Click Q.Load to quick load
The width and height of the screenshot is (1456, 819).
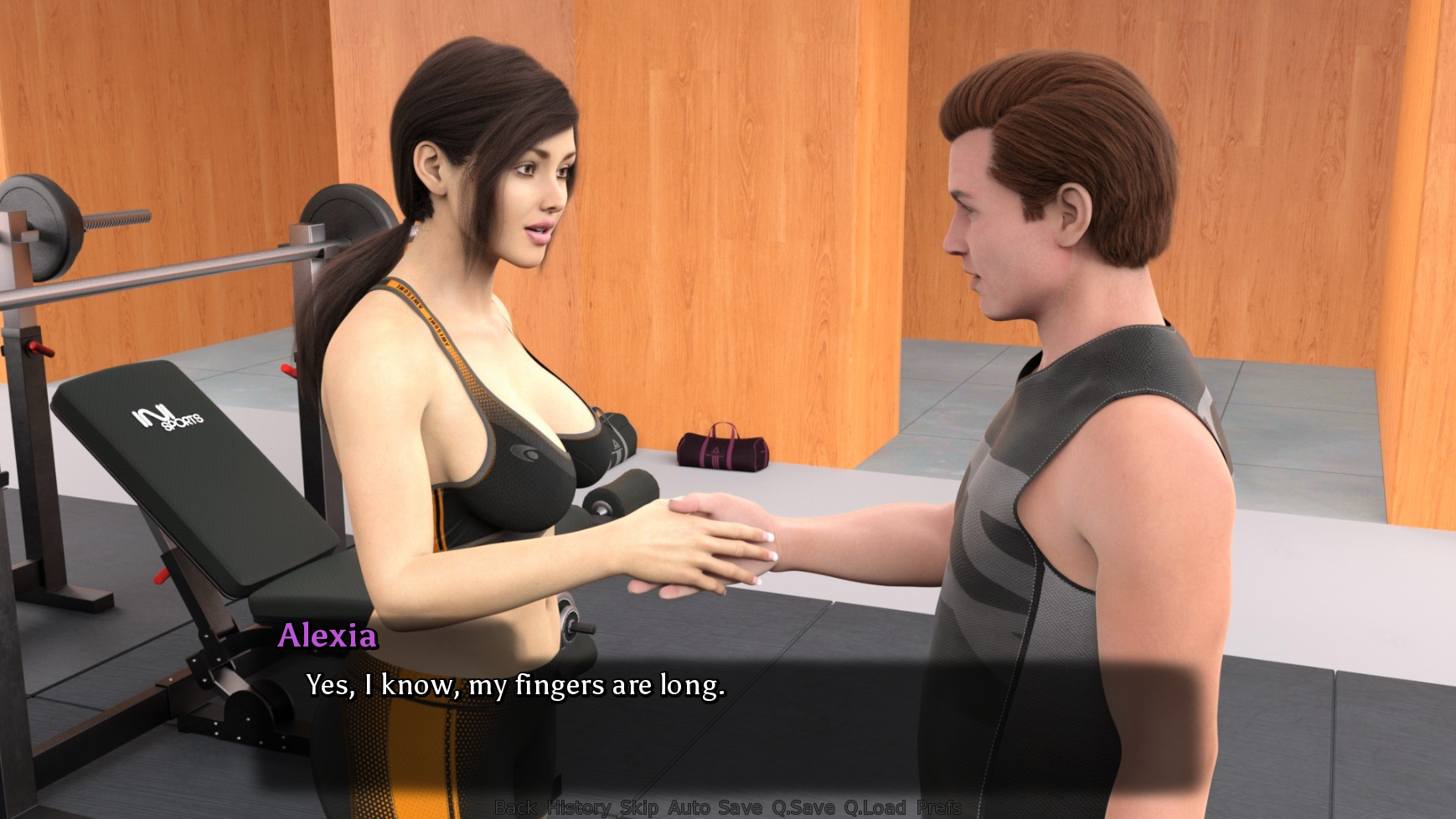875,807
